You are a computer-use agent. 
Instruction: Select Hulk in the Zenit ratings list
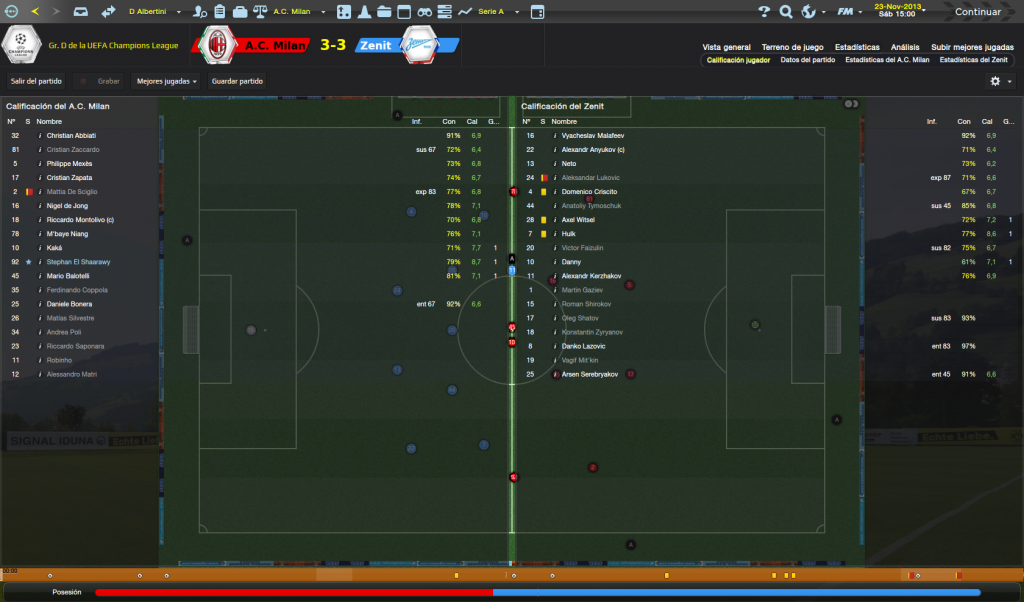pyautogui.click(x=569, y=234)
